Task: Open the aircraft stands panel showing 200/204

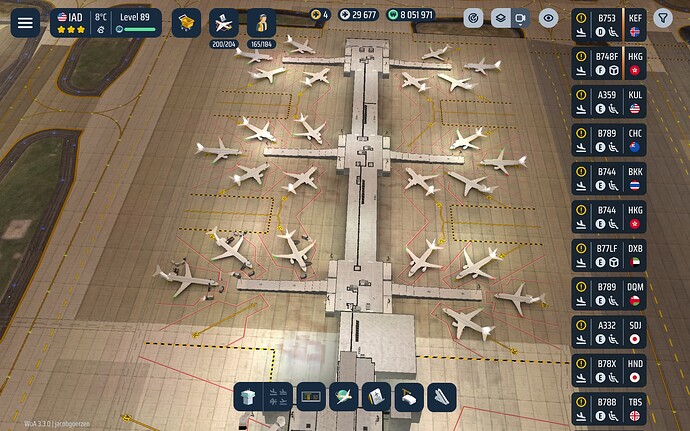Action: (223, 23)
